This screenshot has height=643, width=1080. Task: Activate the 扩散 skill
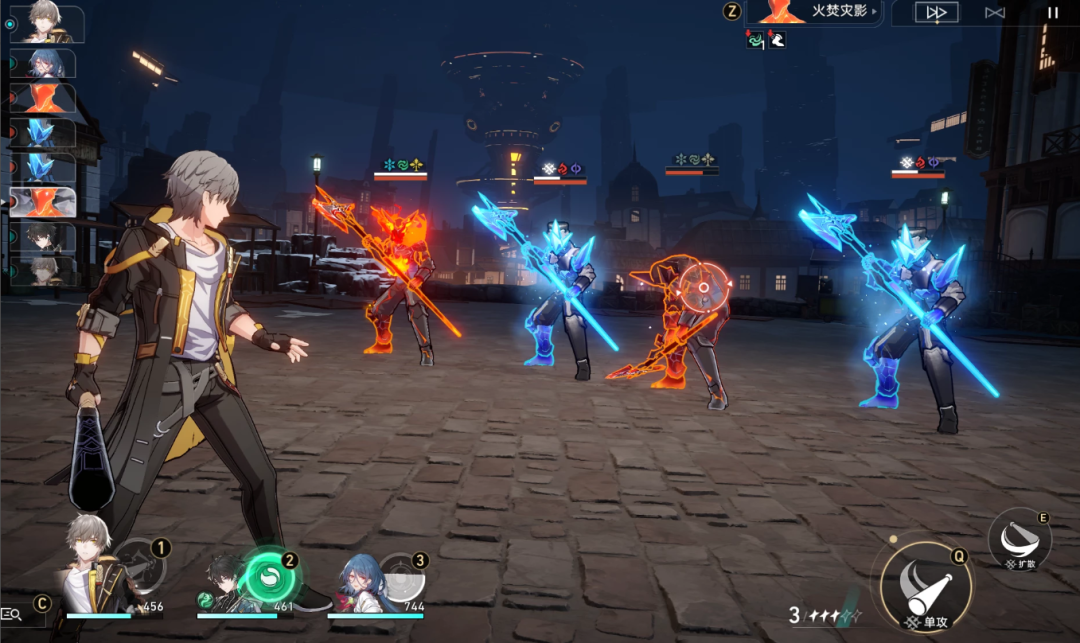tap(1018, 541)
